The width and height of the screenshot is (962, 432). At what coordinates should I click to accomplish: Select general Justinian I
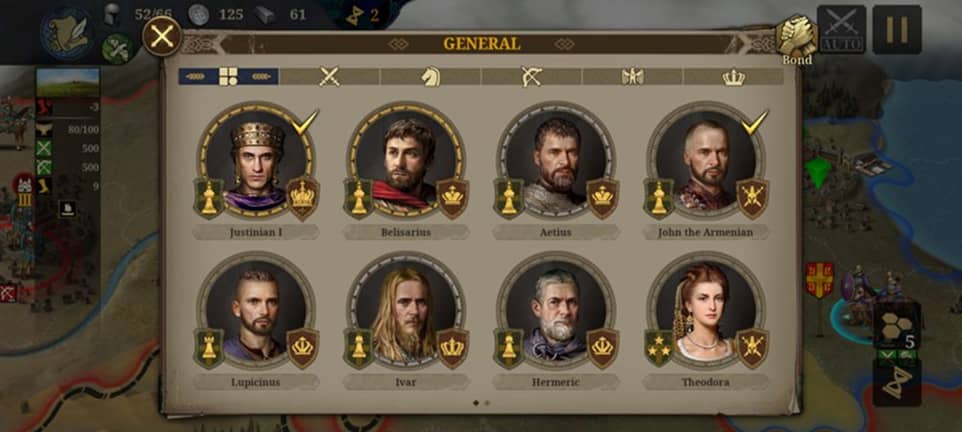tap(256, 164)
